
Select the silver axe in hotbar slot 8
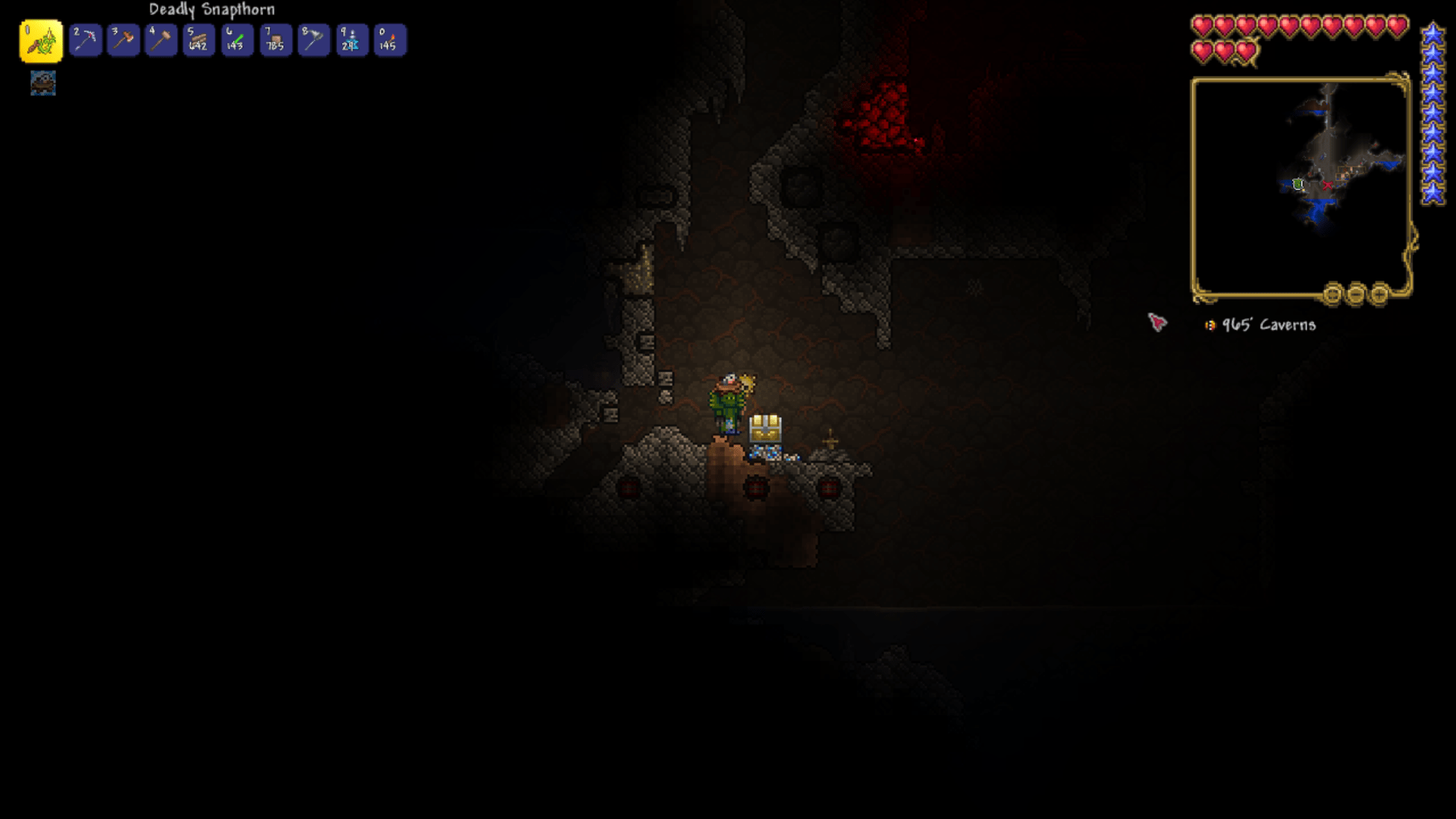pos(312,40)
